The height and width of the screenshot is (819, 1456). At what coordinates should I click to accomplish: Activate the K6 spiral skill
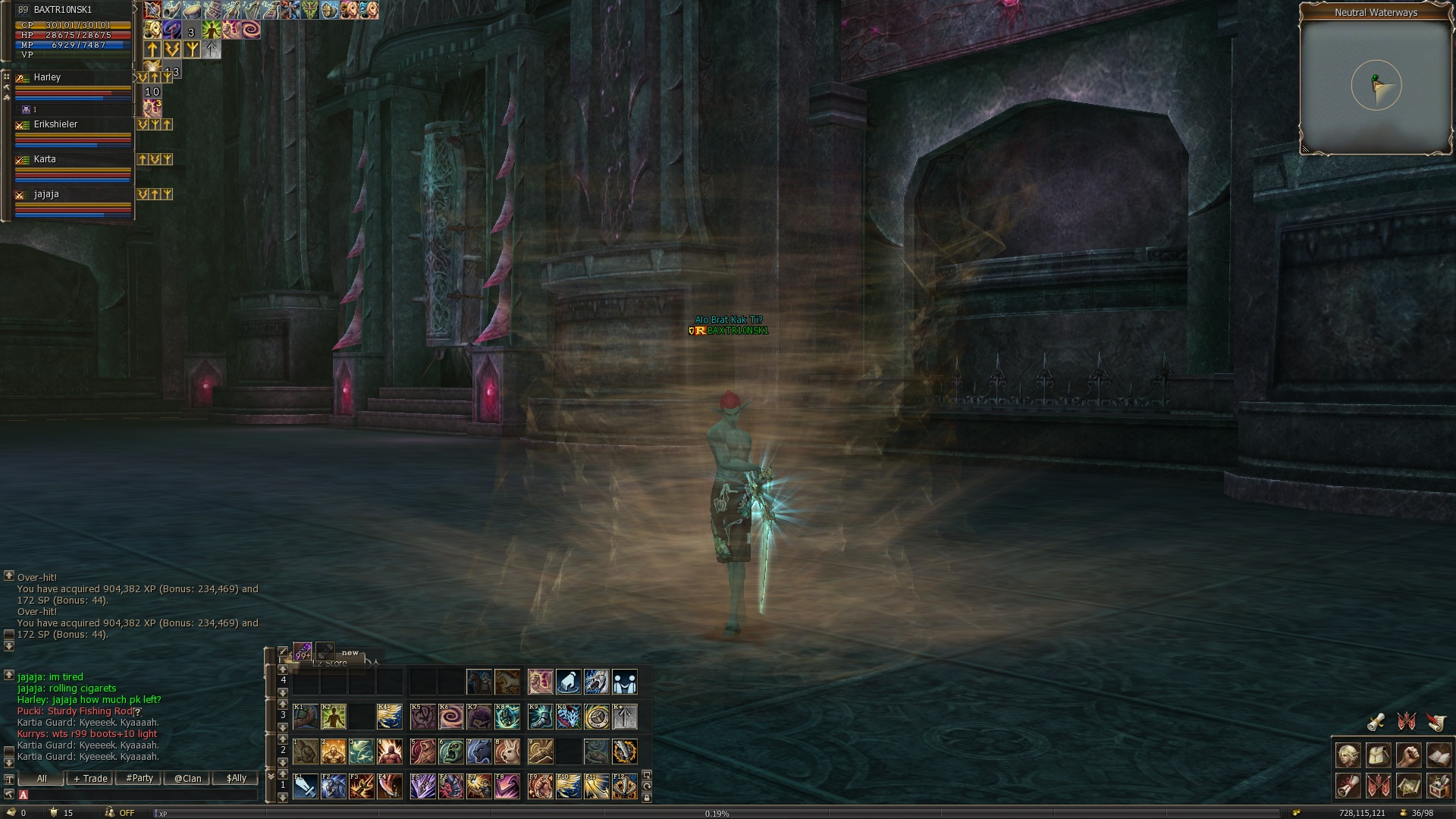pos(450,717)
